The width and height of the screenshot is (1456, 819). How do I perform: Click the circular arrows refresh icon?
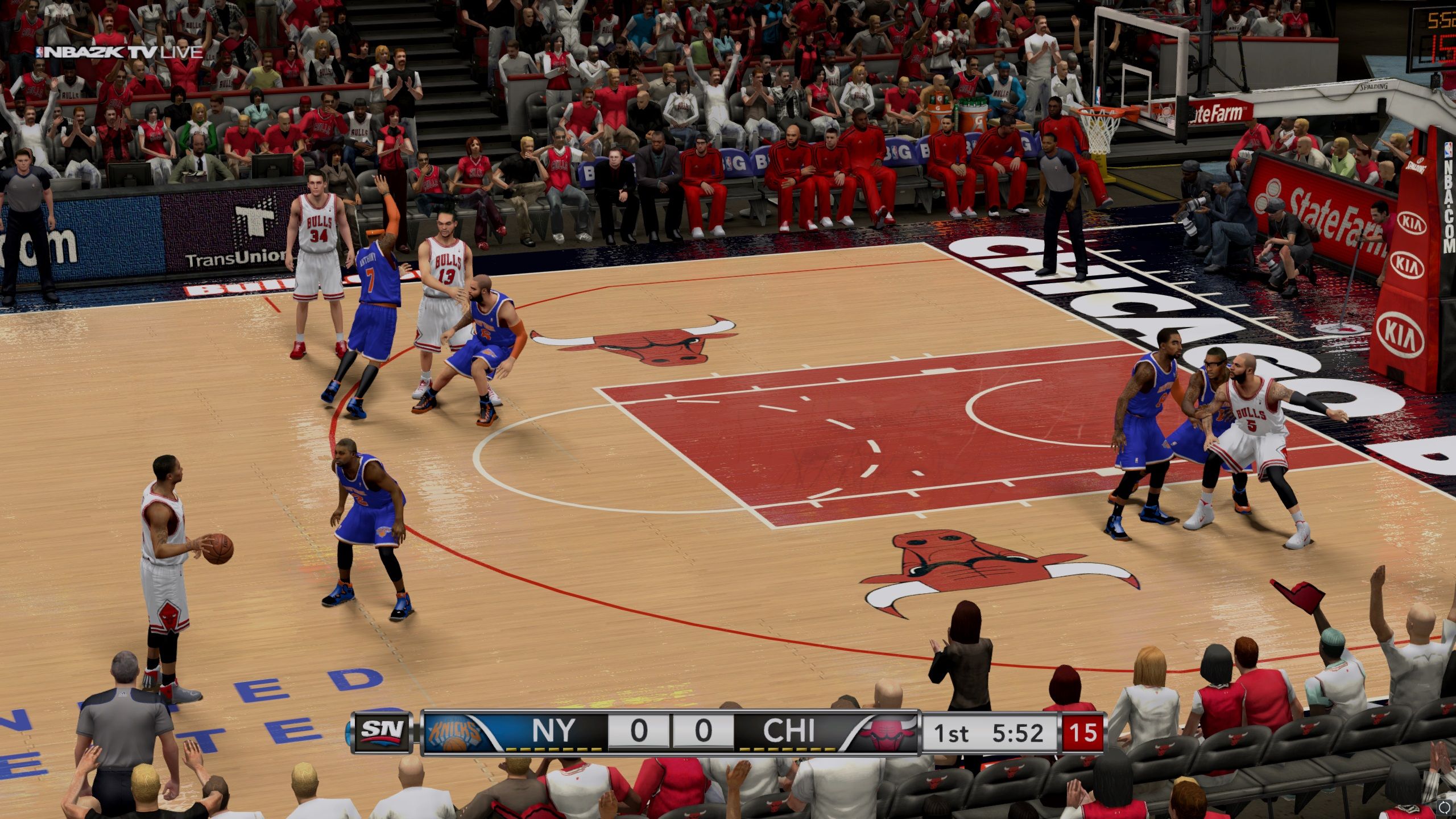[x=1445, y=808]
